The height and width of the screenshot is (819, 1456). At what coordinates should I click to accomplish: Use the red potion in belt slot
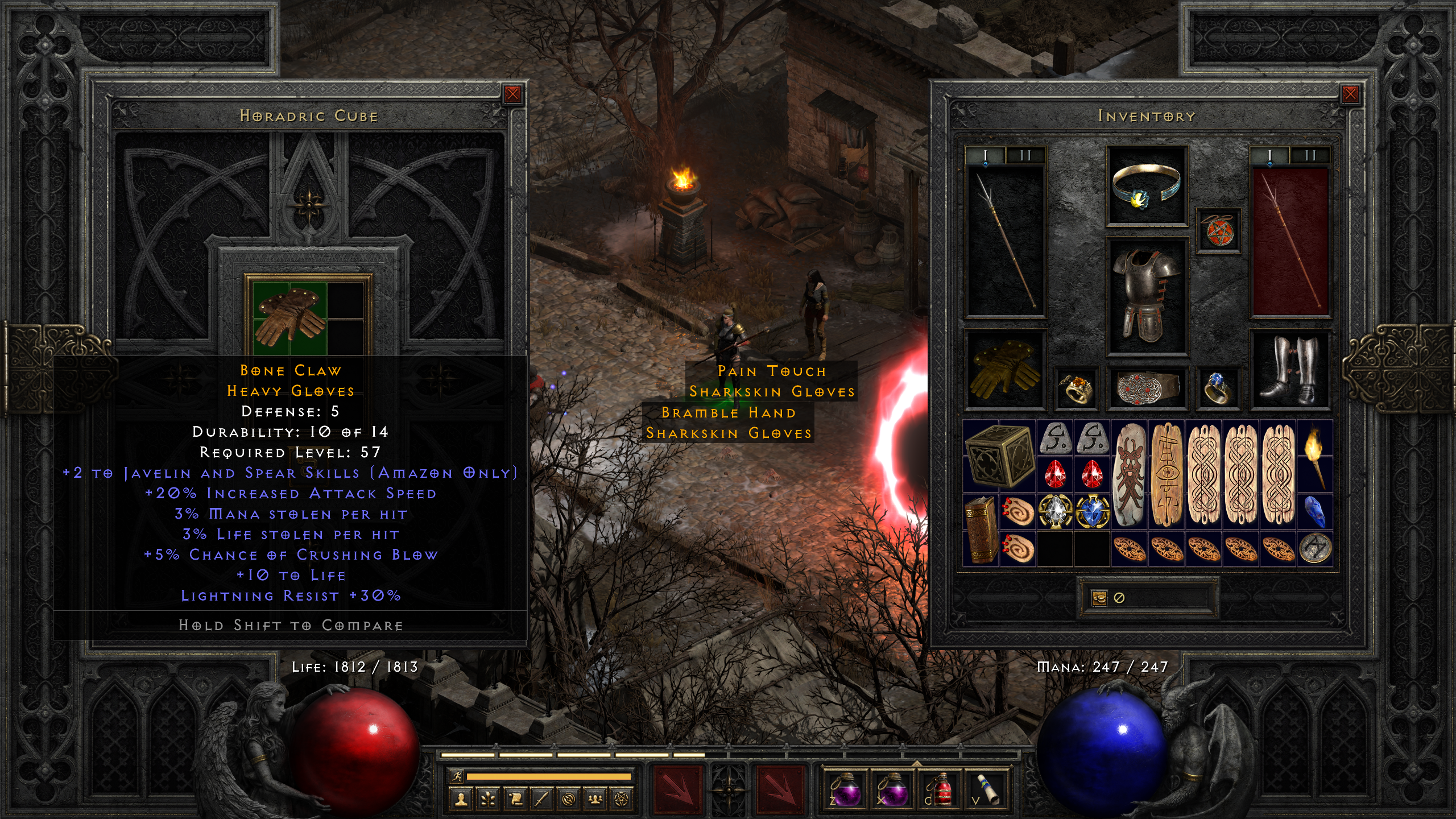[939, 789]
